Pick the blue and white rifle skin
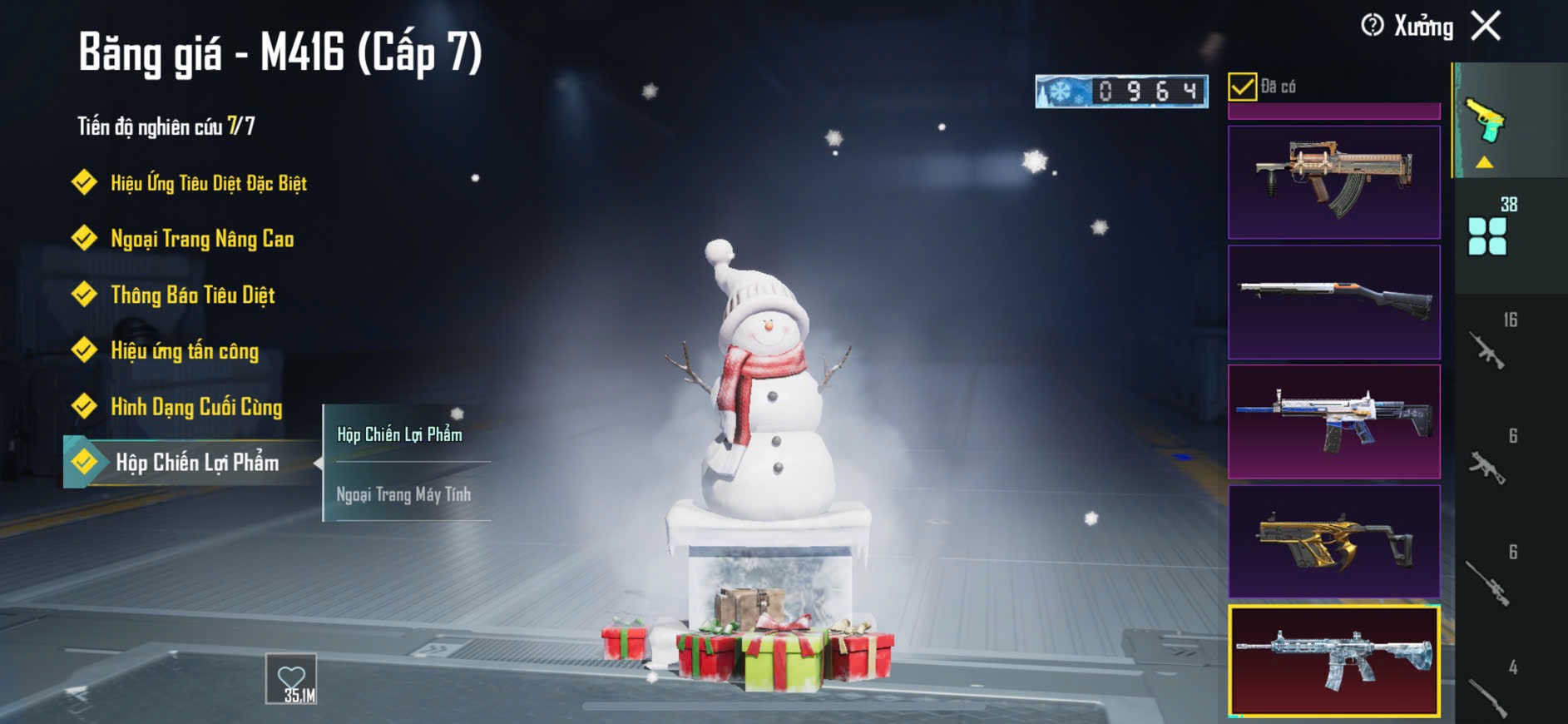1568x724 pixels. click(x=1333, y=421)
